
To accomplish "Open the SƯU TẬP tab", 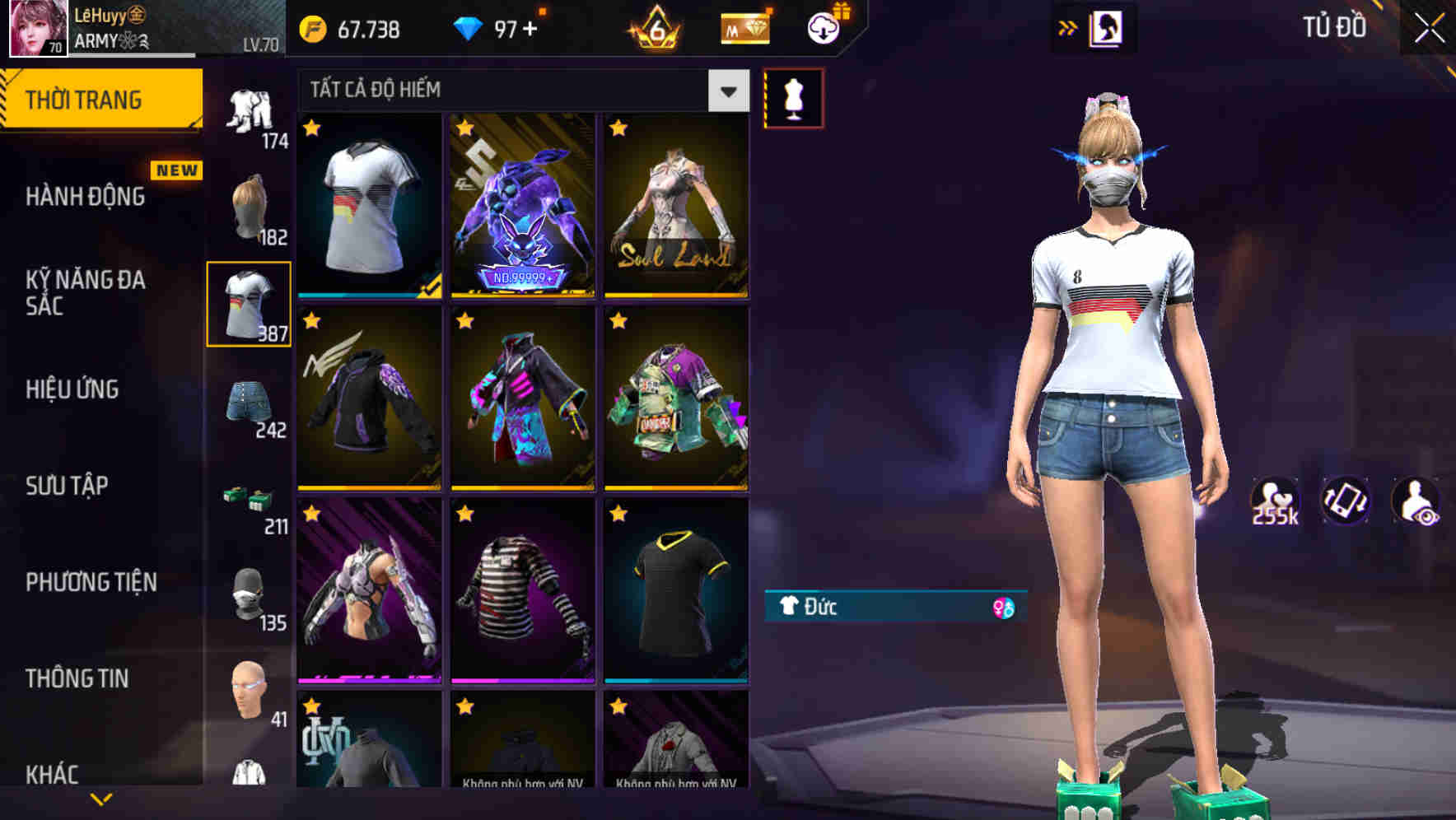I will 68,486.
